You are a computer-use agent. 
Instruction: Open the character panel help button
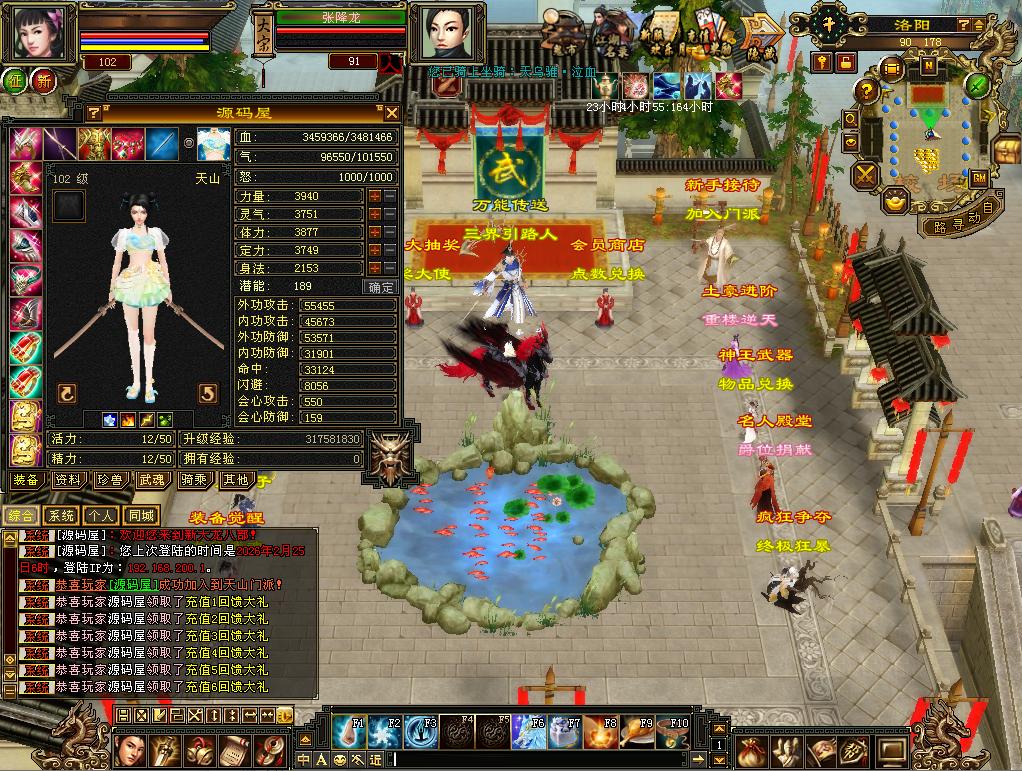tap(94, 113)
